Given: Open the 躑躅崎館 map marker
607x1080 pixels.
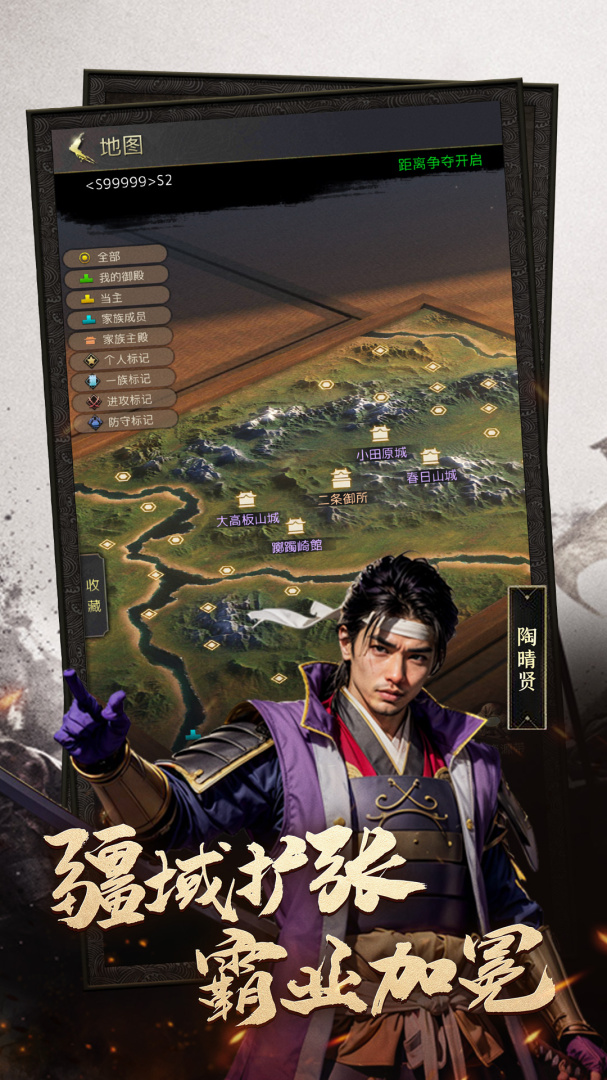Looking at the screenshot, I should pyautogui.click(x=296, y=526).
